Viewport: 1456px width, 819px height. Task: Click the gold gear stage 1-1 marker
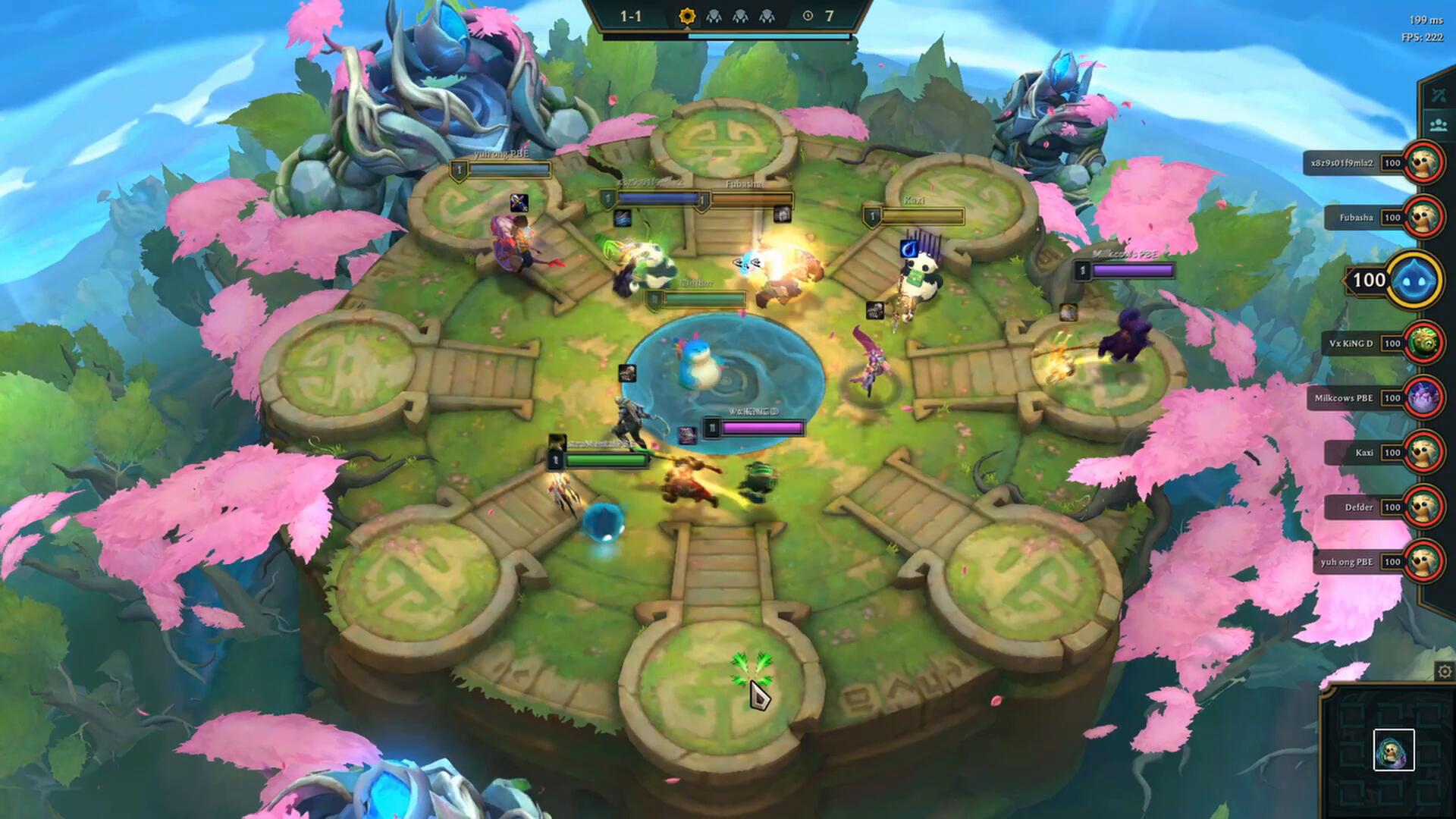686,16
